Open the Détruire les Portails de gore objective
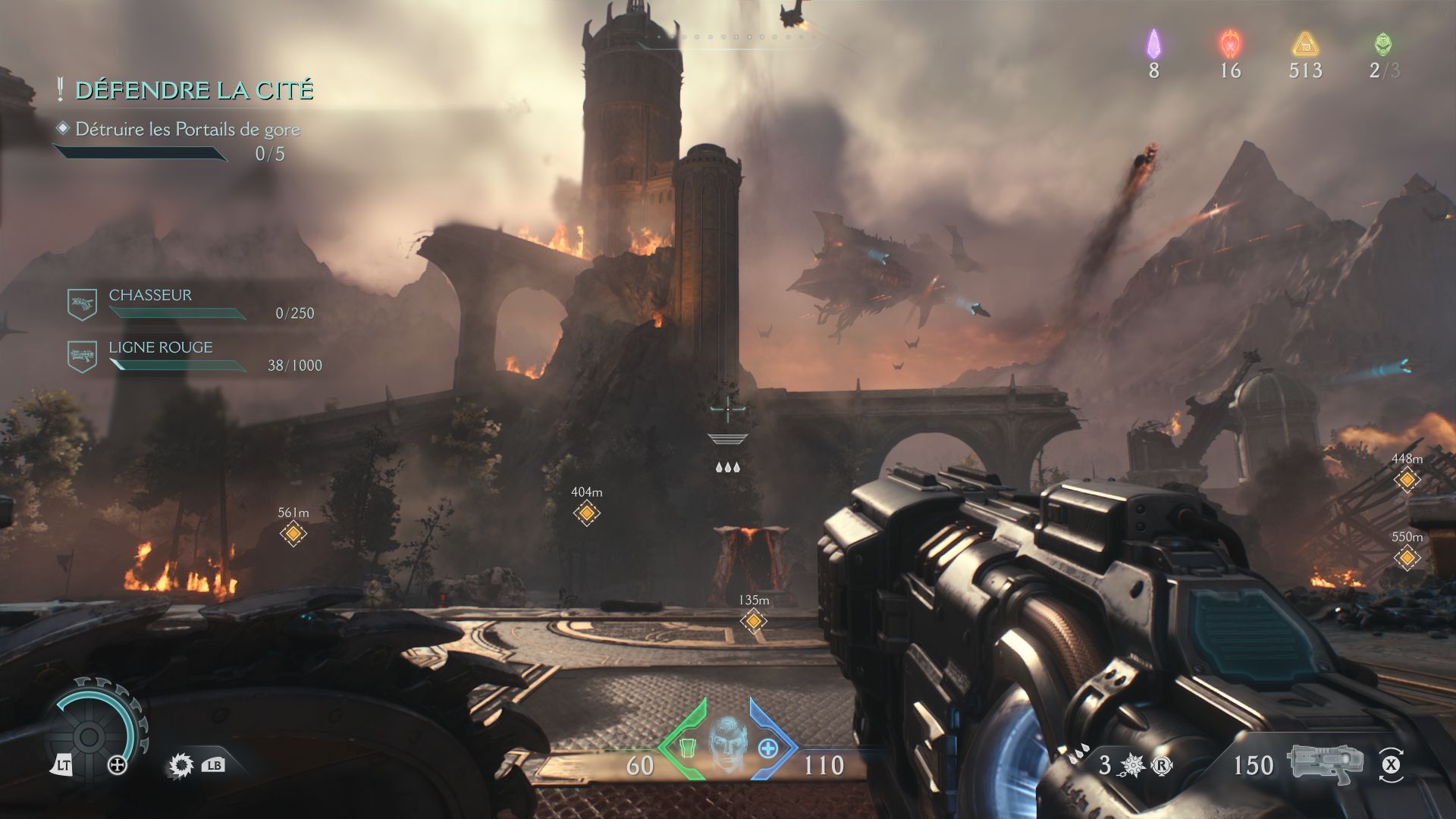The height and width of the screenshot is (819, 1456). point(187,130)
